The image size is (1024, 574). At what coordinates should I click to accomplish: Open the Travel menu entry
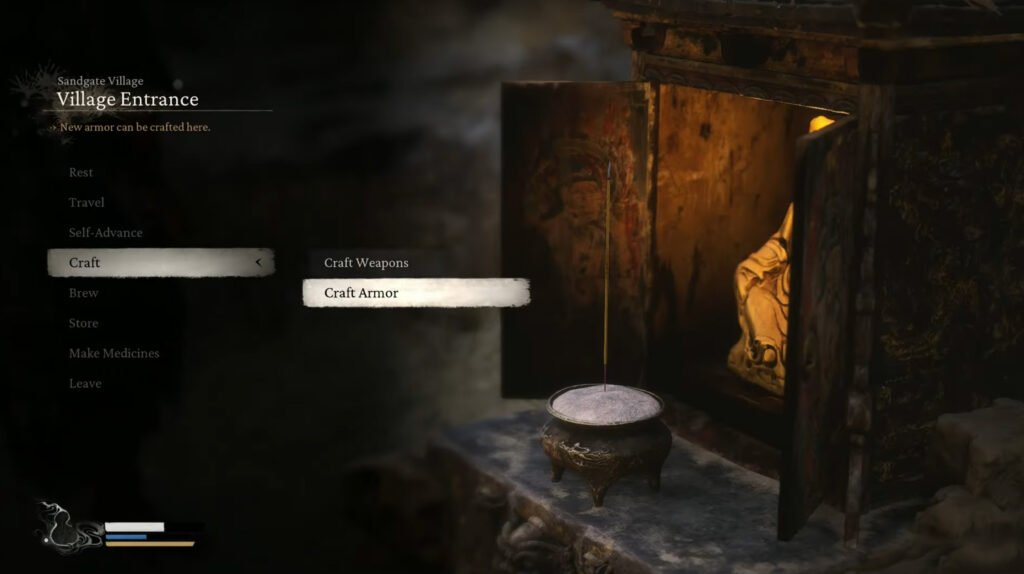(87, 202)
